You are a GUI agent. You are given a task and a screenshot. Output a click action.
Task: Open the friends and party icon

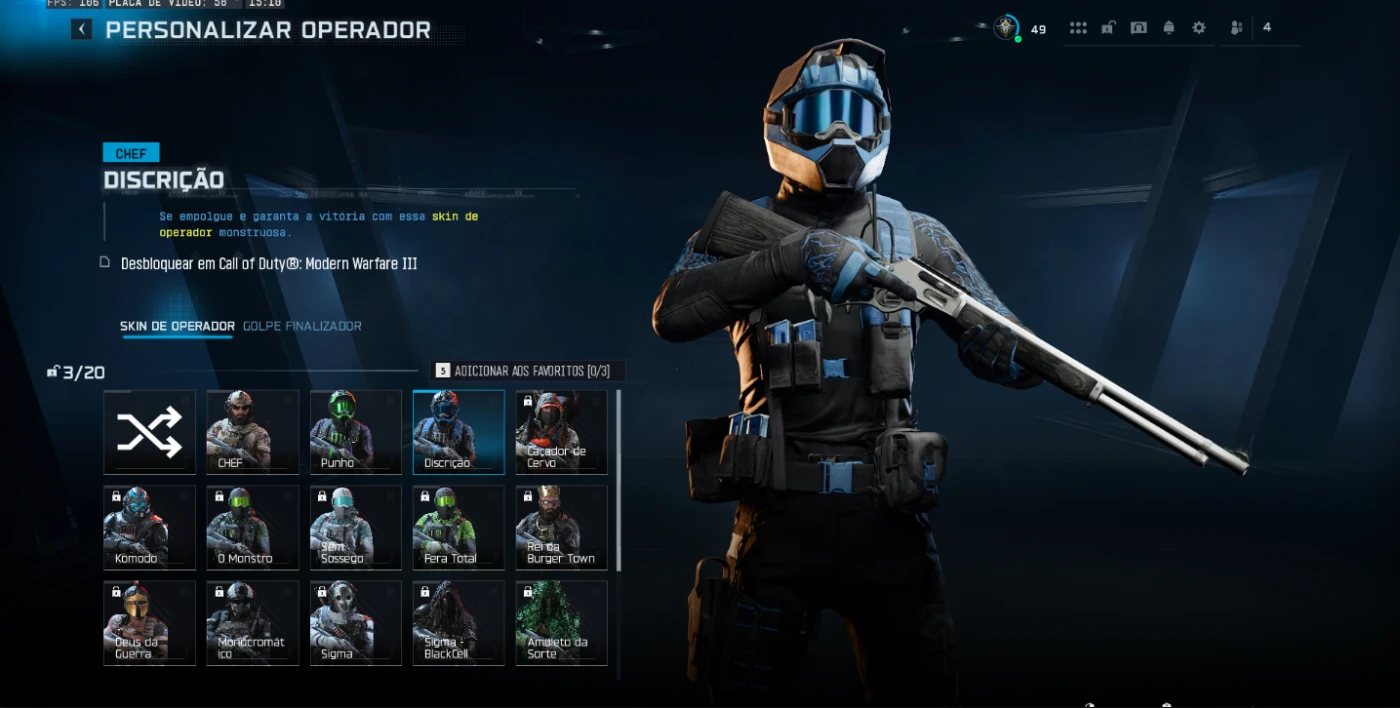tap(1237, 28)
